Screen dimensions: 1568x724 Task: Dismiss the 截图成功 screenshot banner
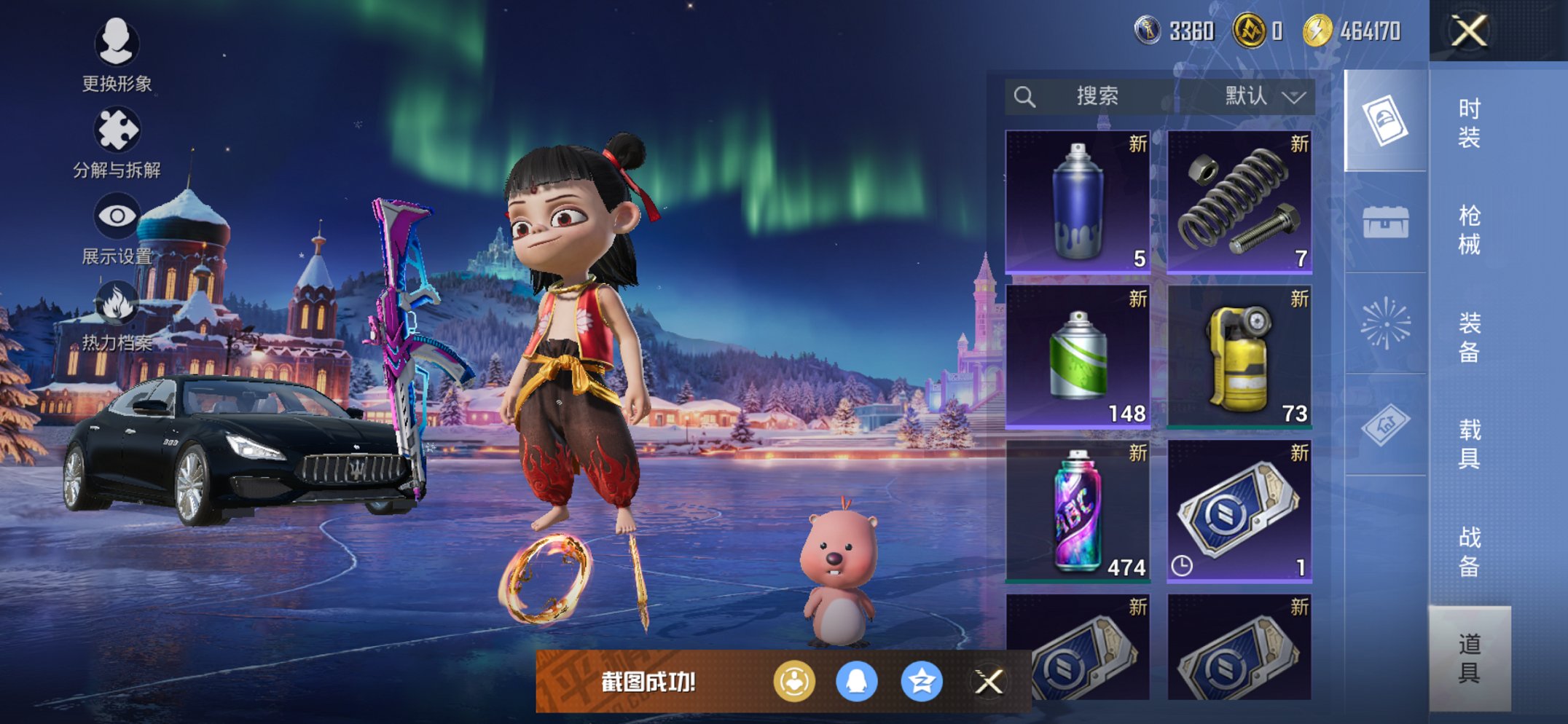tap(989, 682)
